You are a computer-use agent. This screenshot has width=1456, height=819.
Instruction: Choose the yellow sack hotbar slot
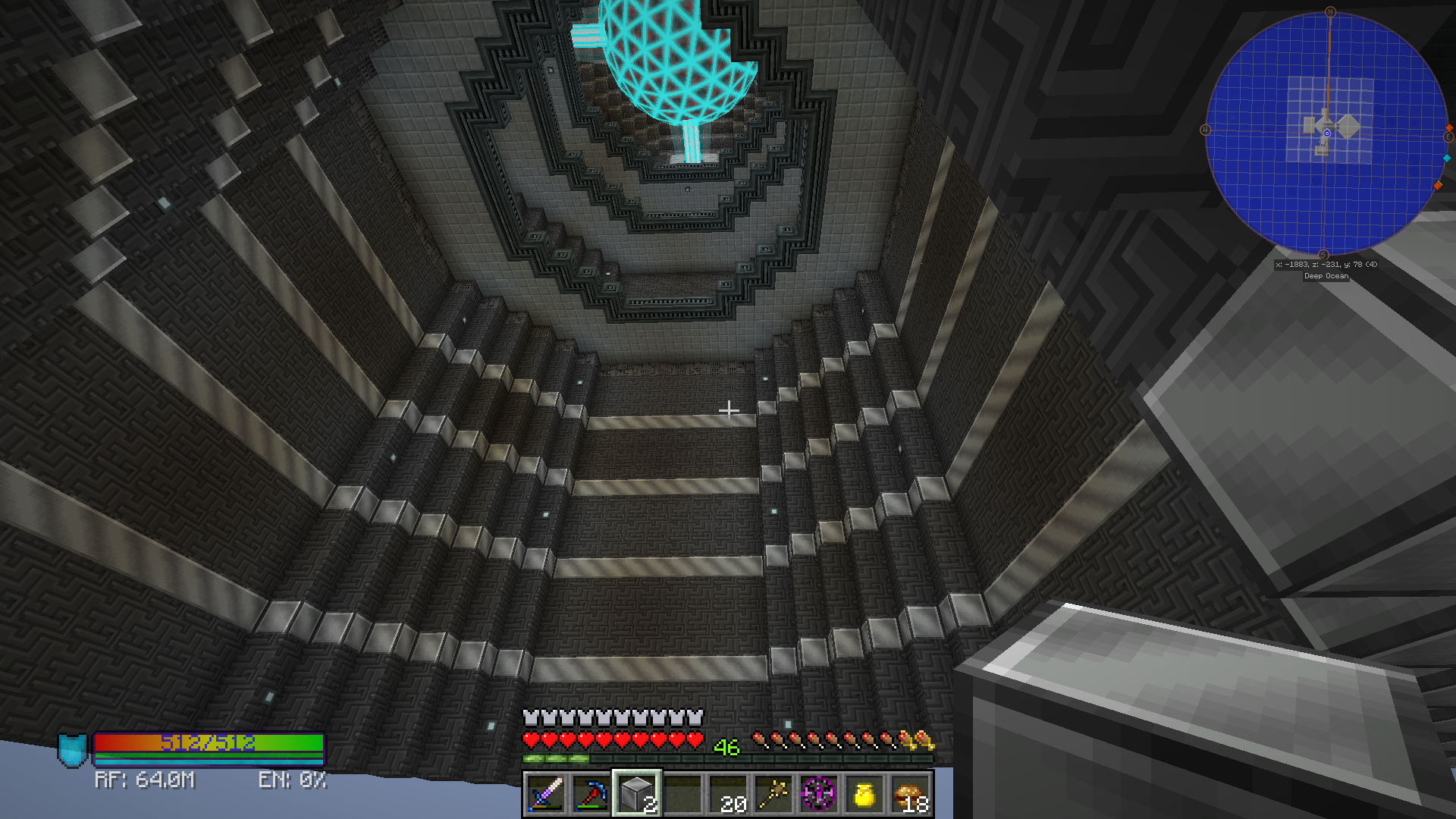click(x=864, y=794)
